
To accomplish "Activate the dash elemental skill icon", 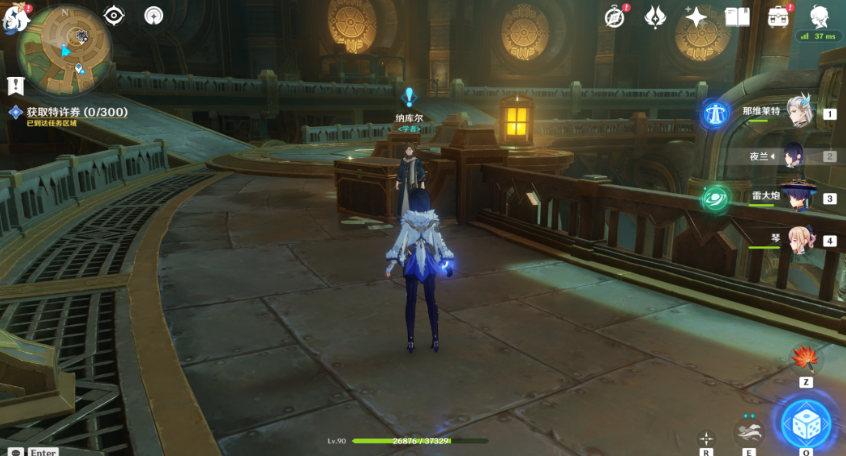I will pos(748,429).
